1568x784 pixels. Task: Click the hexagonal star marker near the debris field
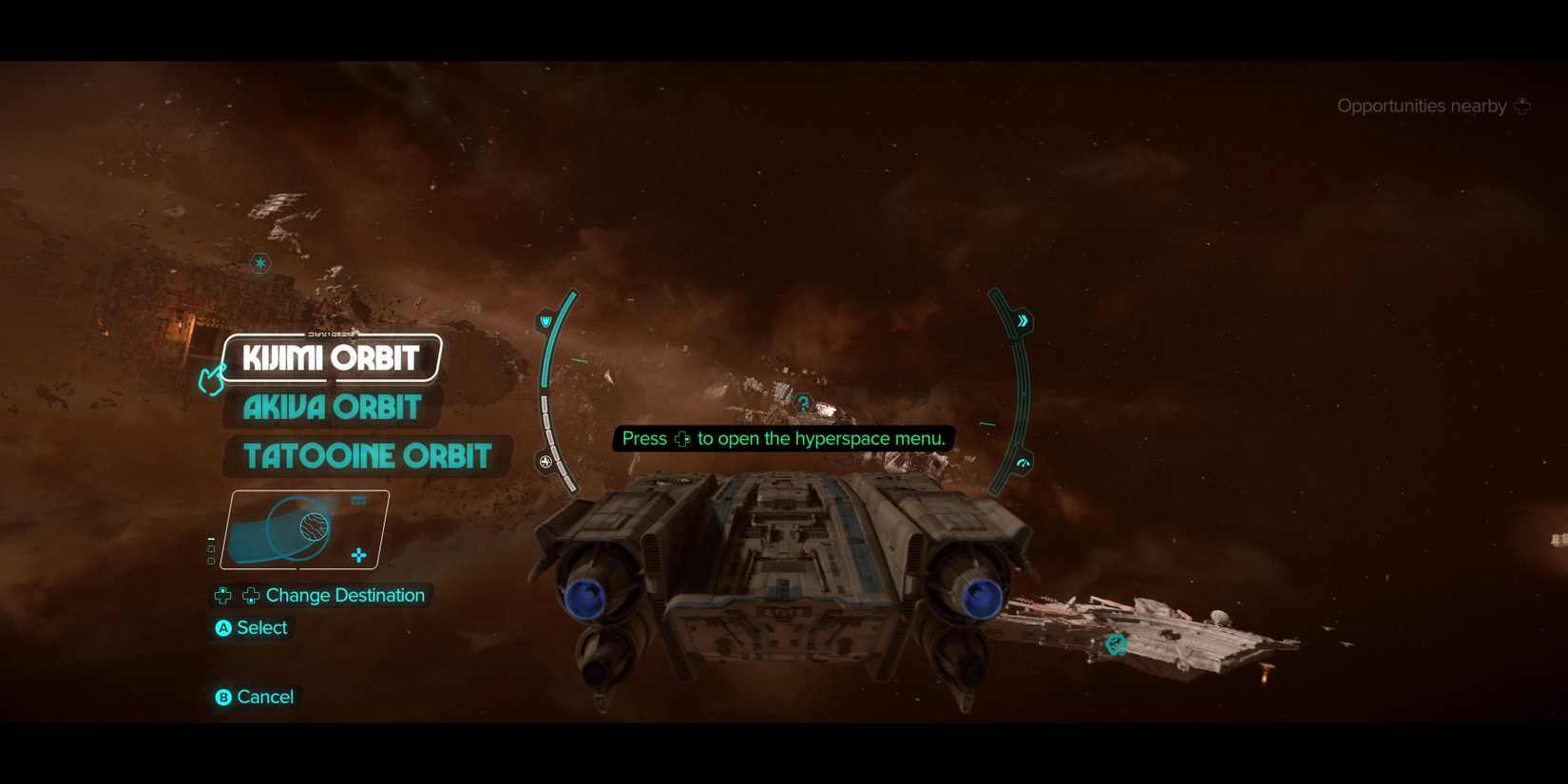(x=258, y=262)
